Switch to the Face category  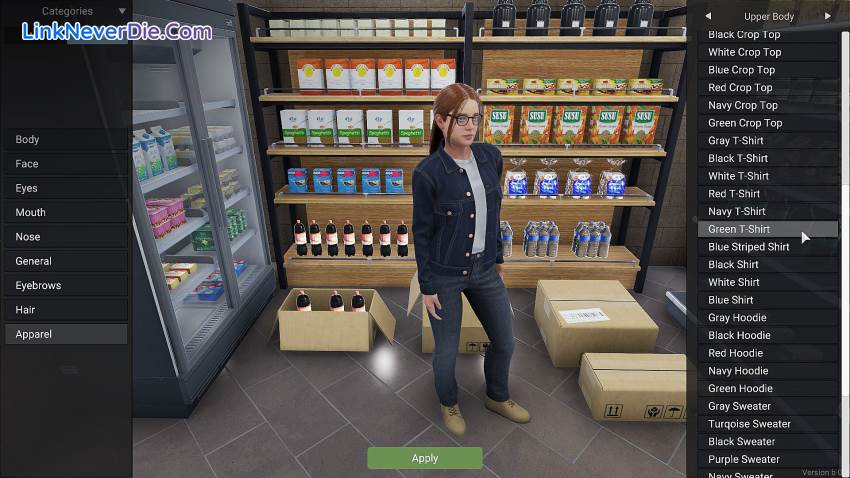(x=65, y=164)
